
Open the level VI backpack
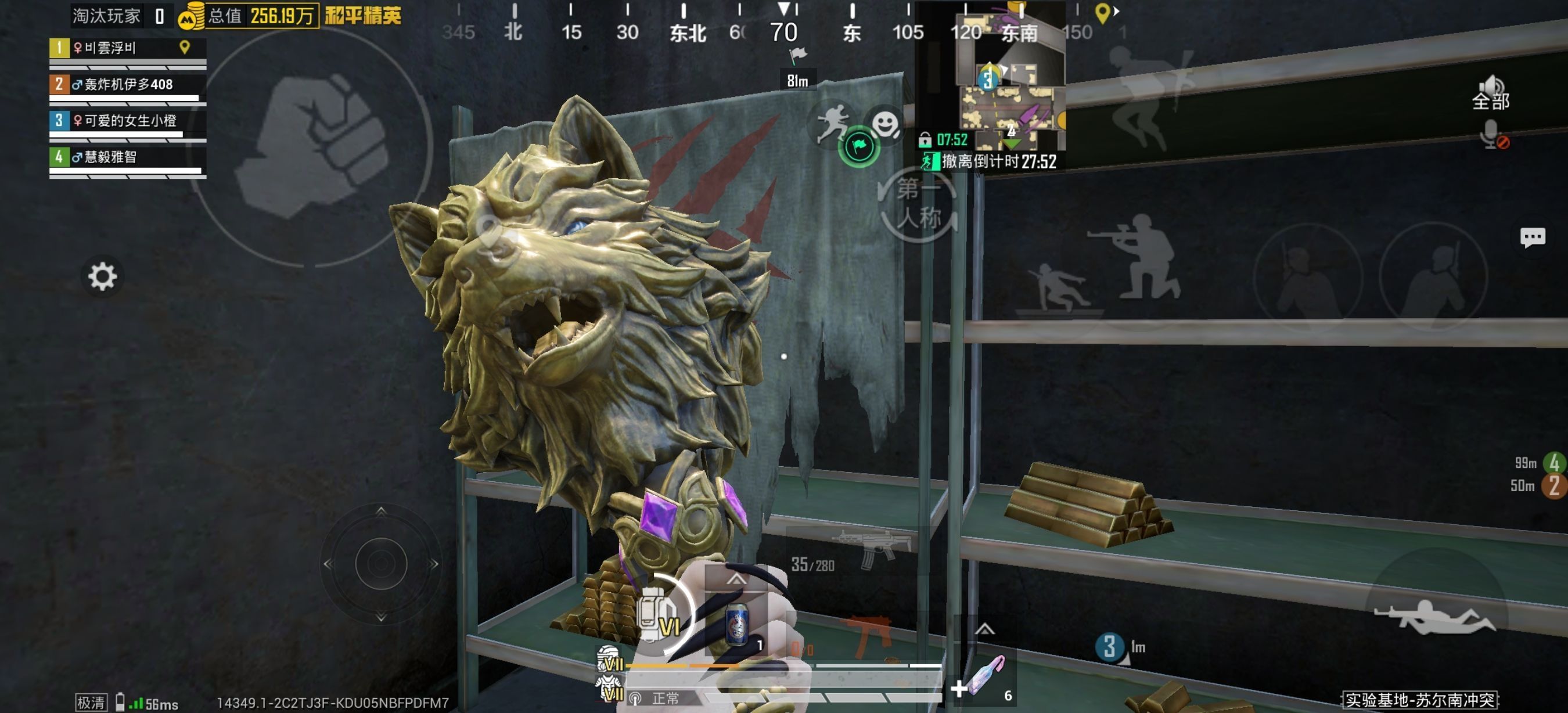[x=656, y=615]
